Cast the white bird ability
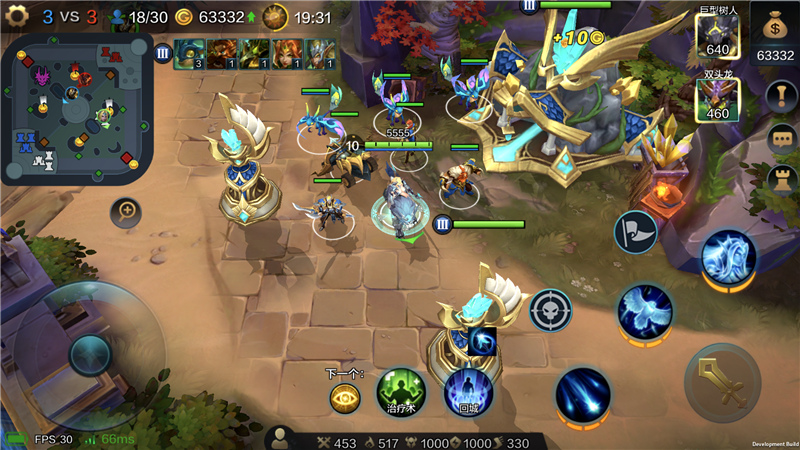This screenshot has width=800, height=450. 644,312
